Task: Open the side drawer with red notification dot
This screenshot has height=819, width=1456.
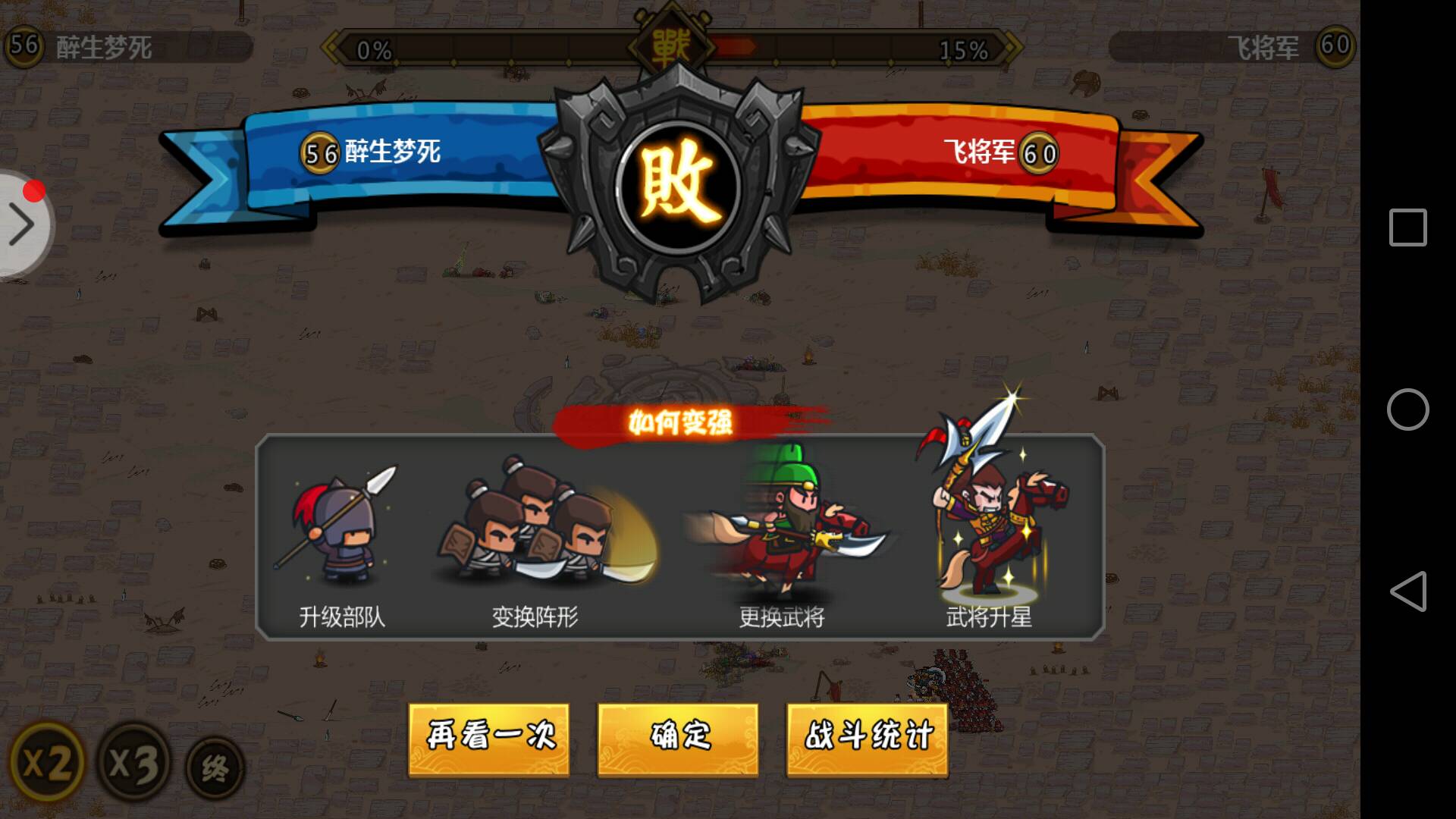Action: [x=23, y=224]
